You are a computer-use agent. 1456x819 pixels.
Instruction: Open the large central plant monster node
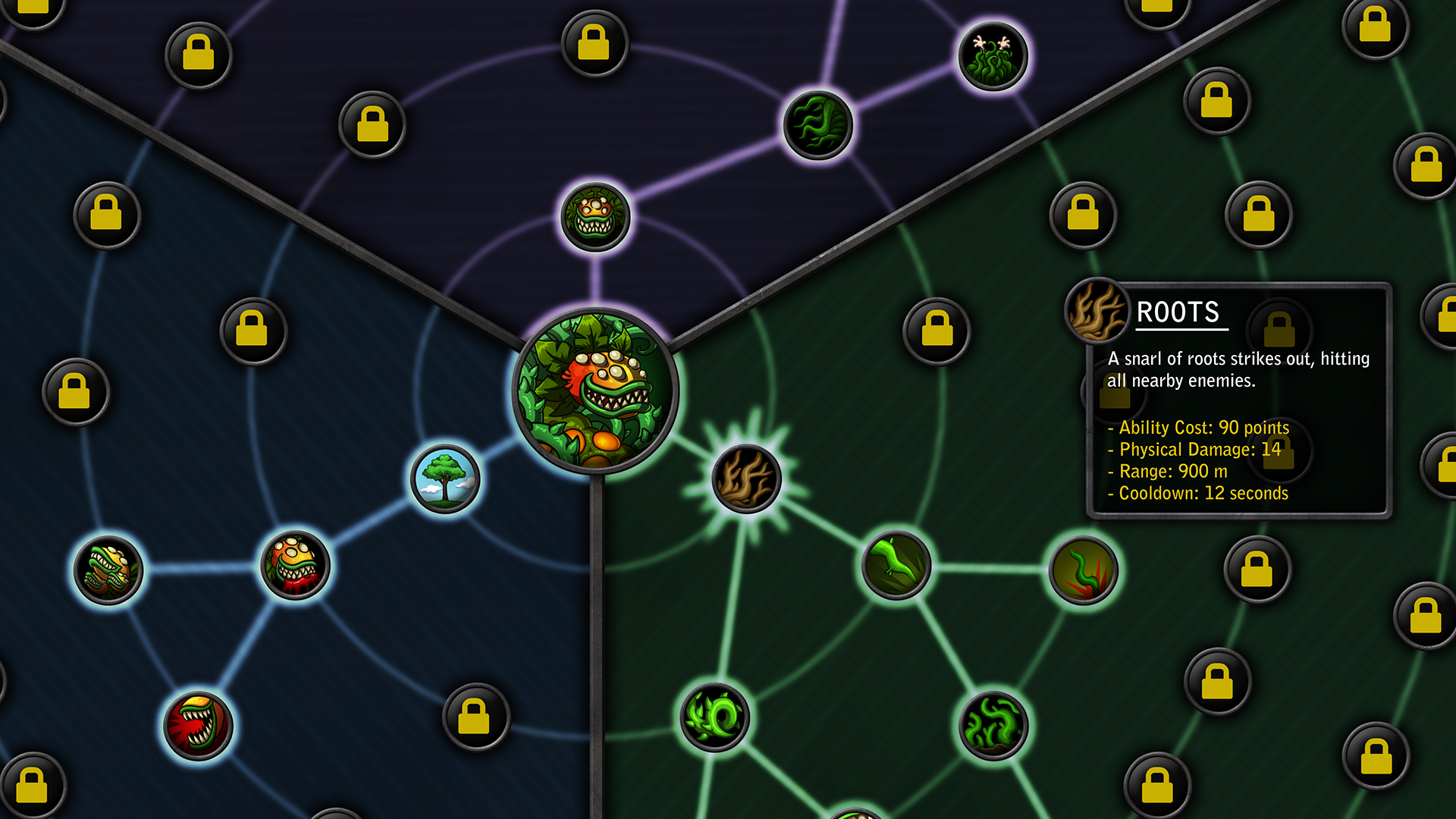point(595,391)
